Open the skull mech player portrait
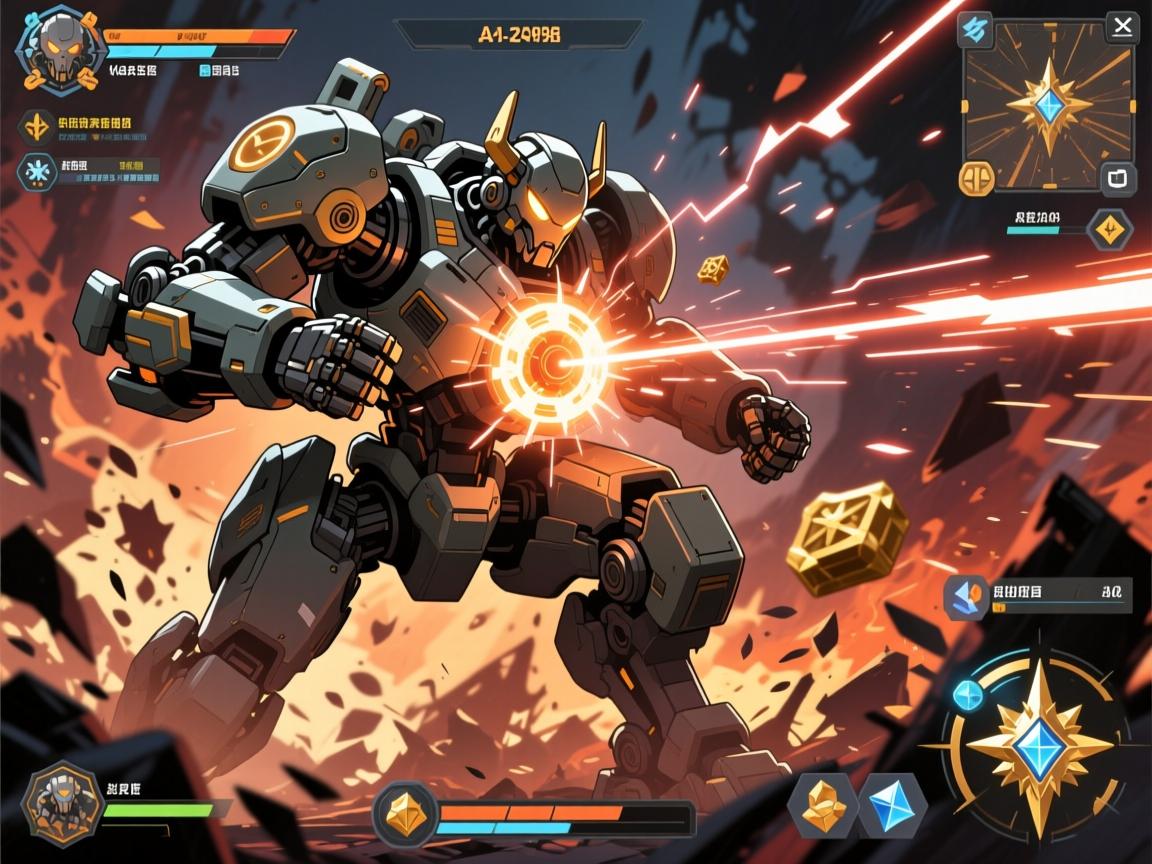This screenshot has width=1152, height=864. coord(62,48)
